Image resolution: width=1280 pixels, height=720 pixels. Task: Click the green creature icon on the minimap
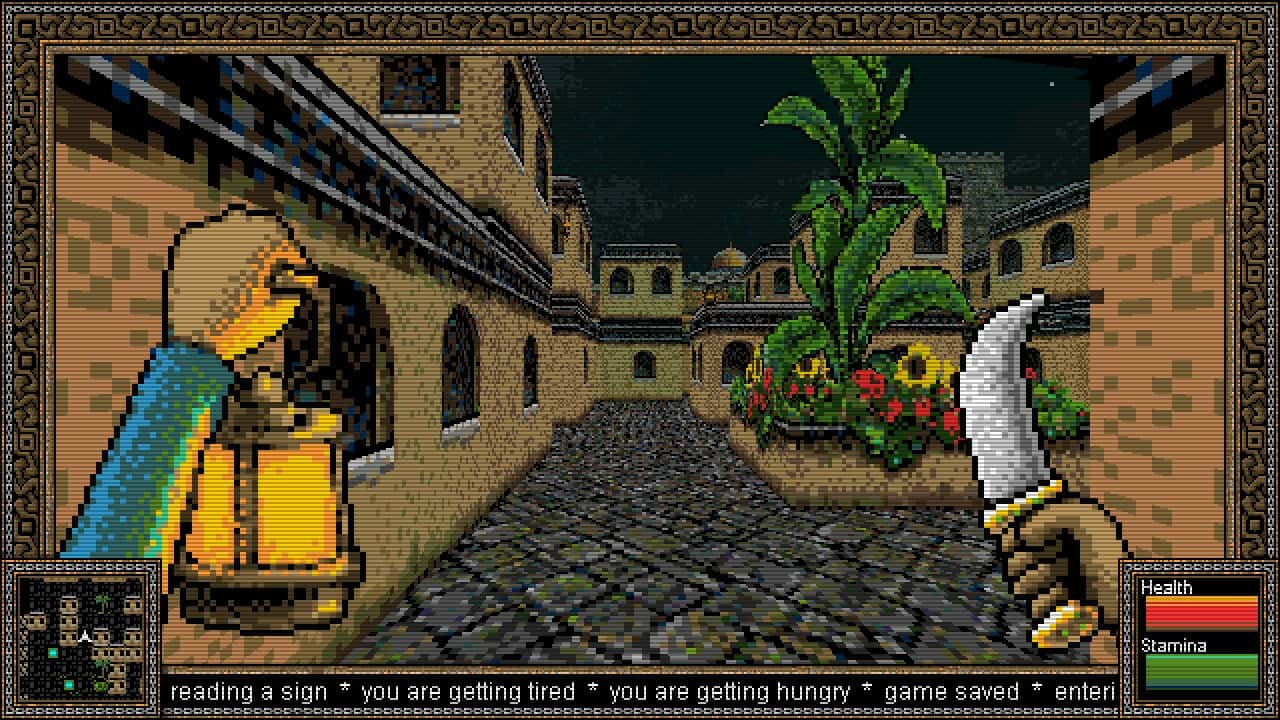(x=98, y=684)
